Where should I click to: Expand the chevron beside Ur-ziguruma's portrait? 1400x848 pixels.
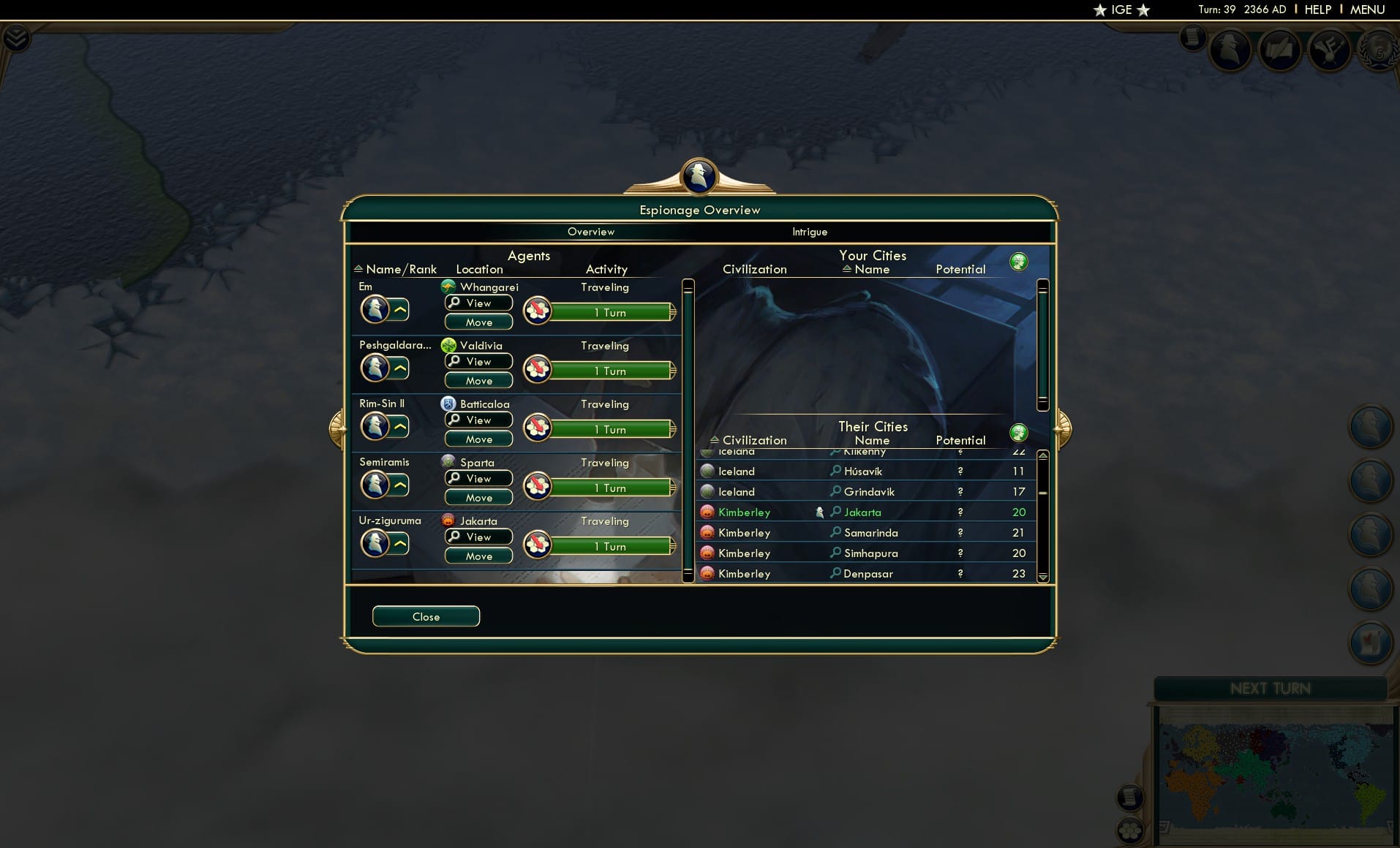click(399, 543)
